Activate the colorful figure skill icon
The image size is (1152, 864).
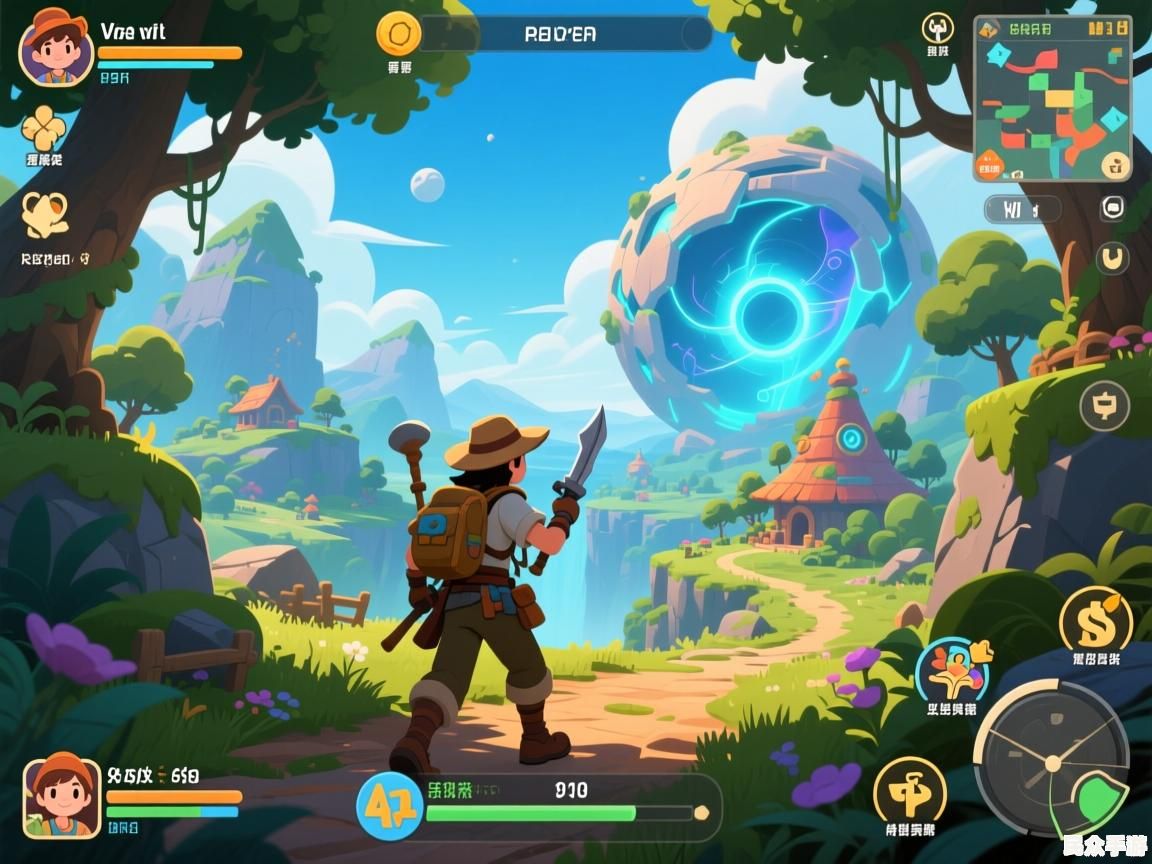point(951,672)
